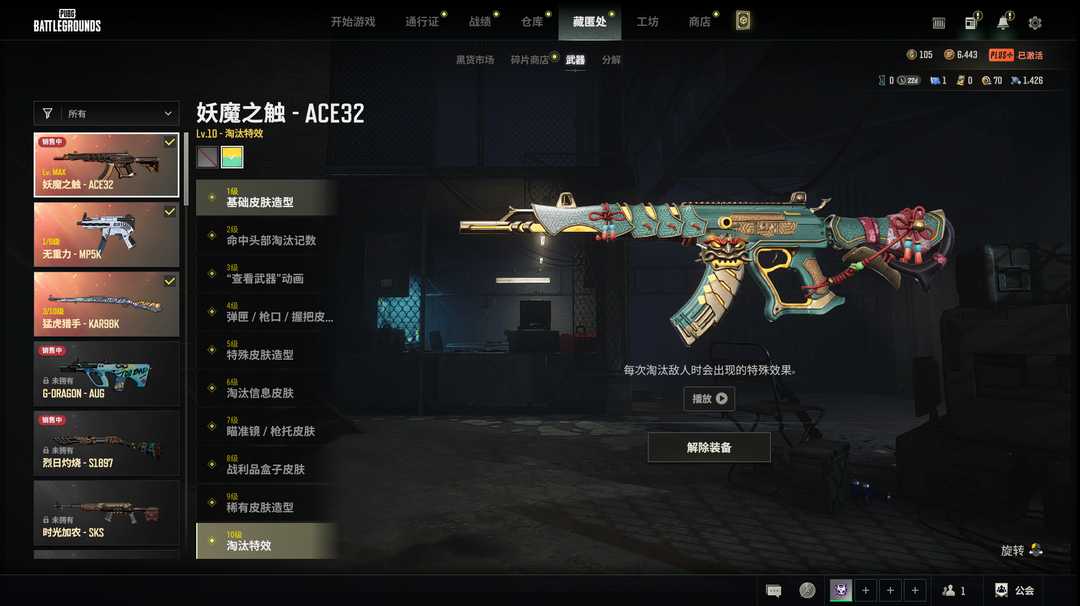This screenshot has height=606, width=1080.
Task: Open the settings gear icon
Action: click(1035, 23)
